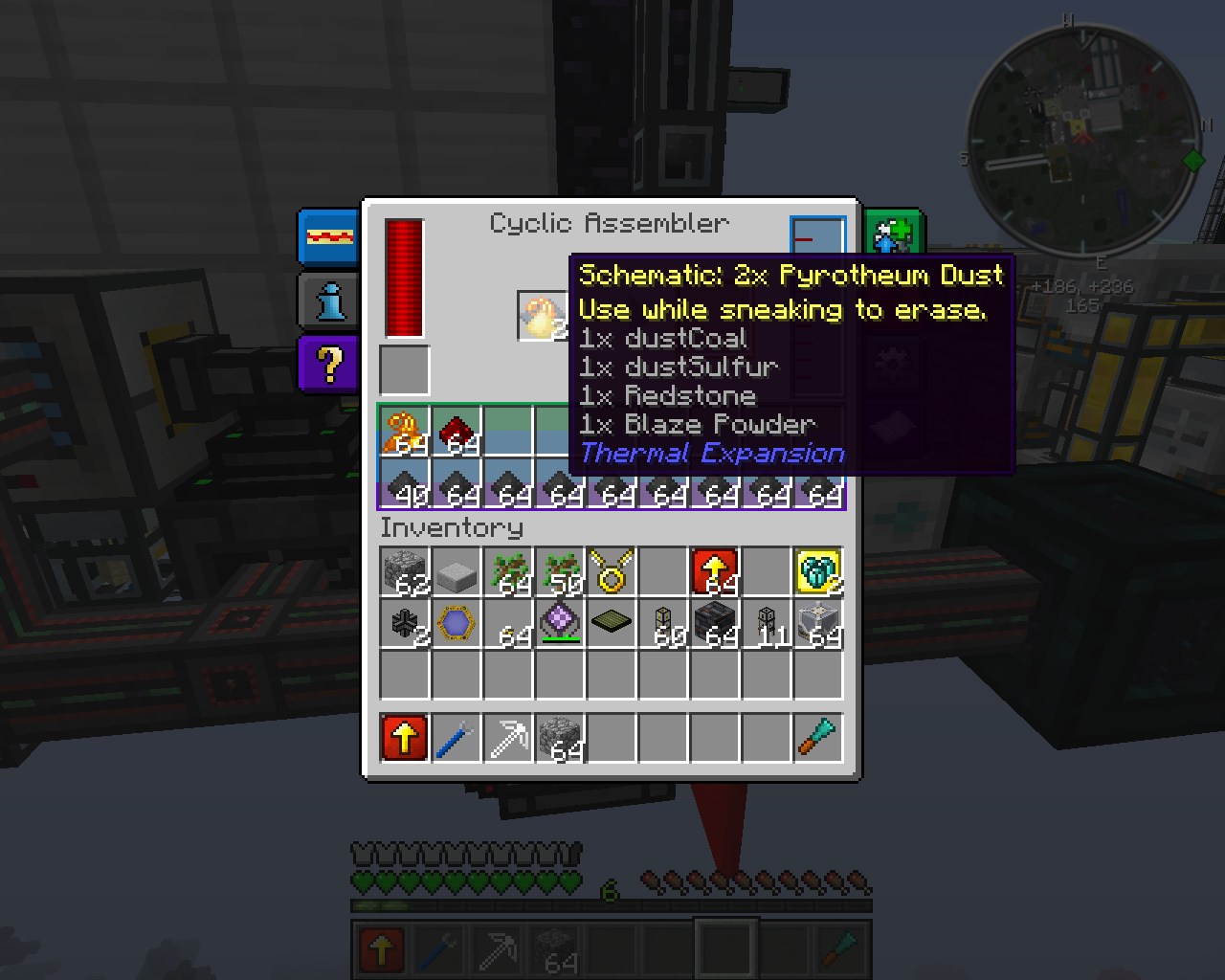Image resolution: width=1225 pixels, height=980 pixels.
Task: Pick up the sapling stack of 50
Action: click(560, 572)
